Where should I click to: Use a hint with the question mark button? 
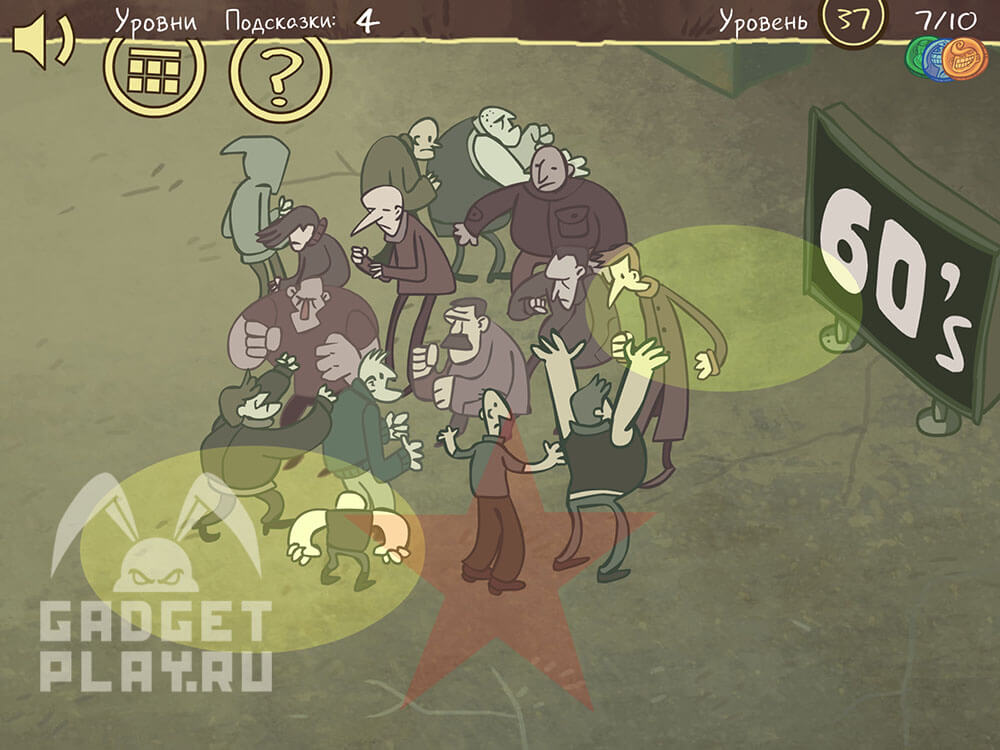click(280, 73)
